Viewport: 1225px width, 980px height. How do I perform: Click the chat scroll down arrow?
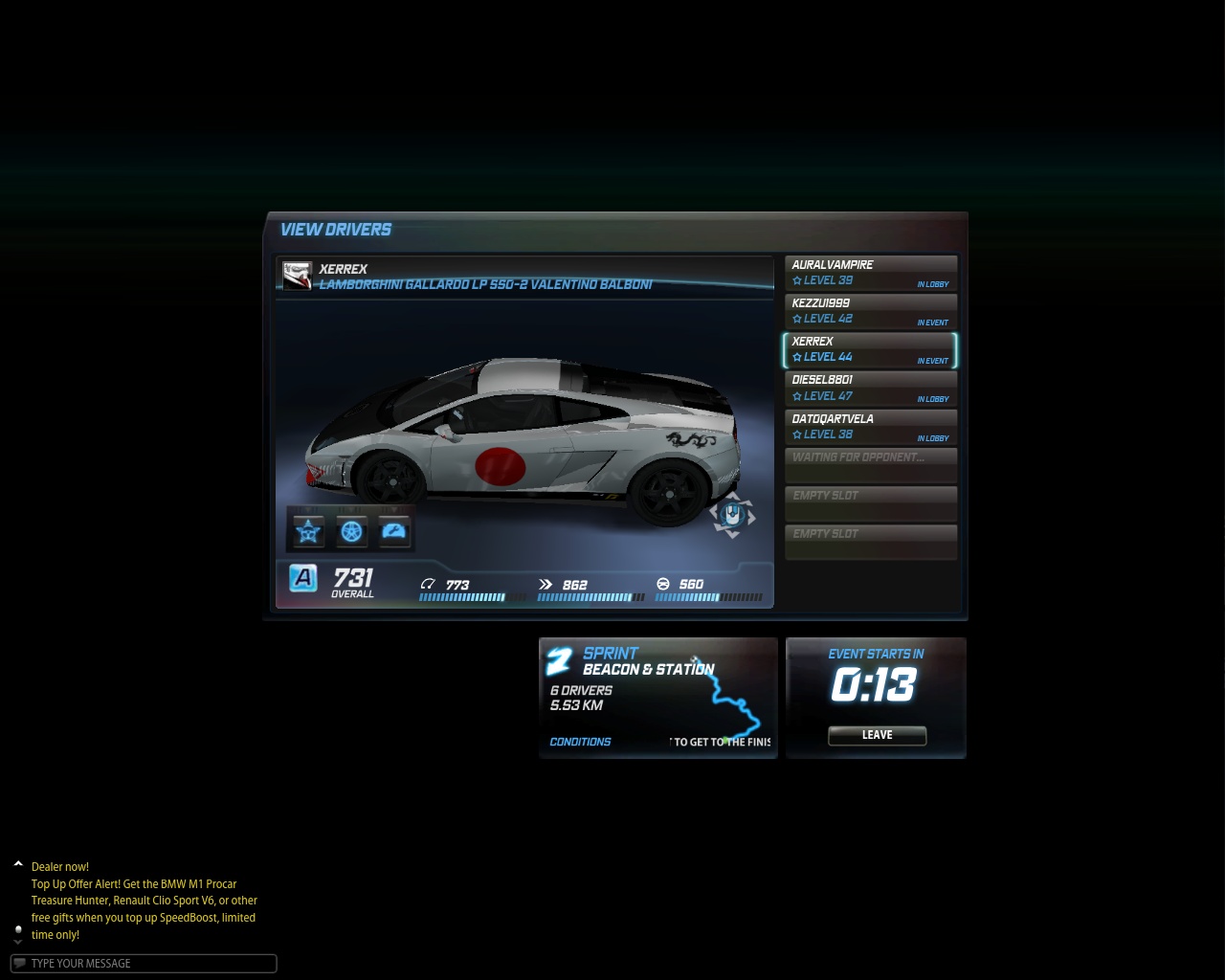pyautogui.click(x=18, y=942)
